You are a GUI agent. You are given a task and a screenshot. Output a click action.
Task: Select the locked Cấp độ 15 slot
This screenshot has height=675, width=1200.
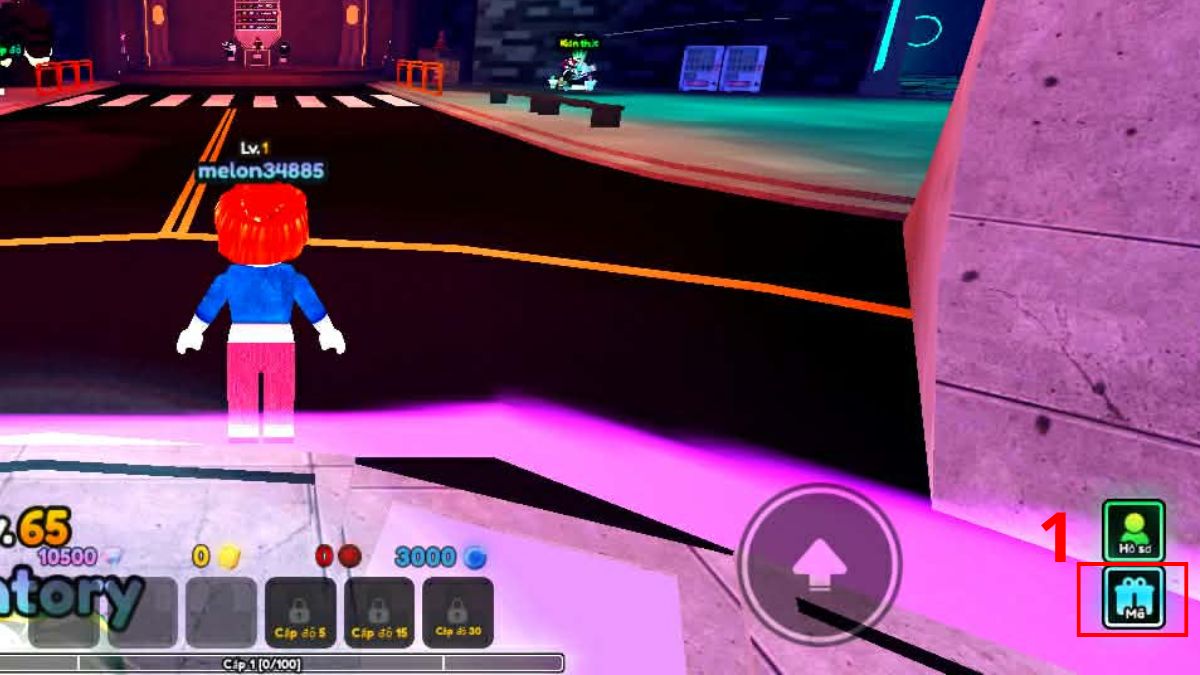tap(378, 612)
